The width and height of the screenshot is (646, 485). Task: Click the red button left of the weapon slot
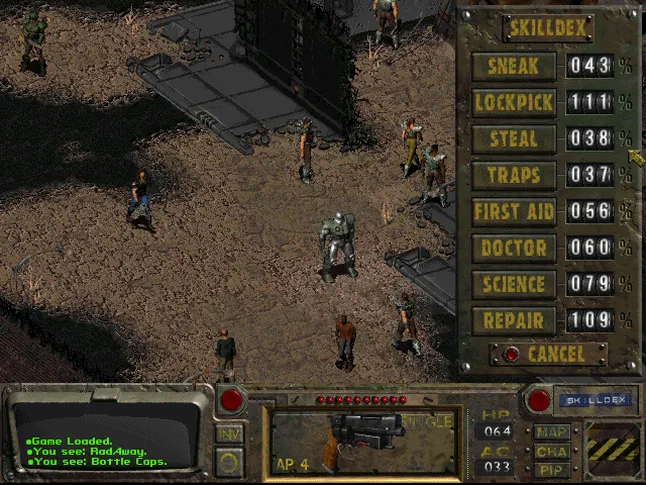click(232, 402)
